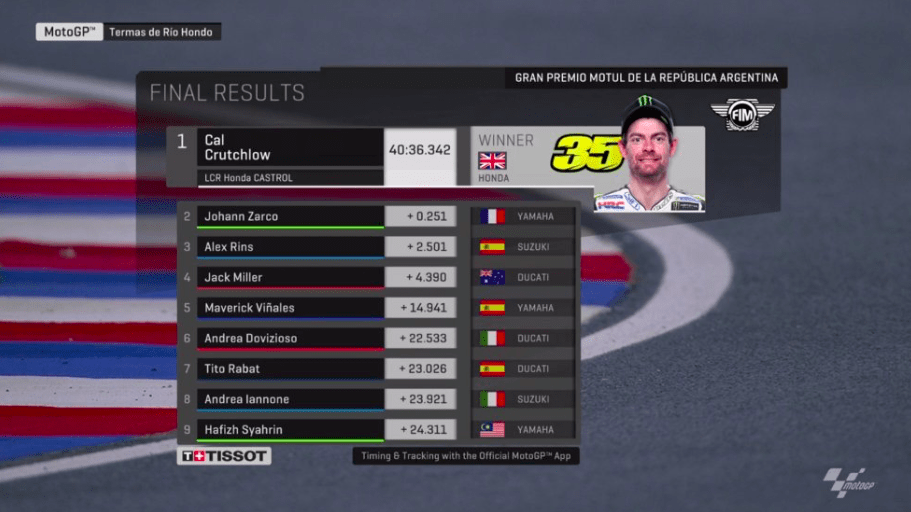The height and width of the screenshot is (512, 911).
Task: Click the Gran Premio Motul event title banner
Action: (645, 78)
